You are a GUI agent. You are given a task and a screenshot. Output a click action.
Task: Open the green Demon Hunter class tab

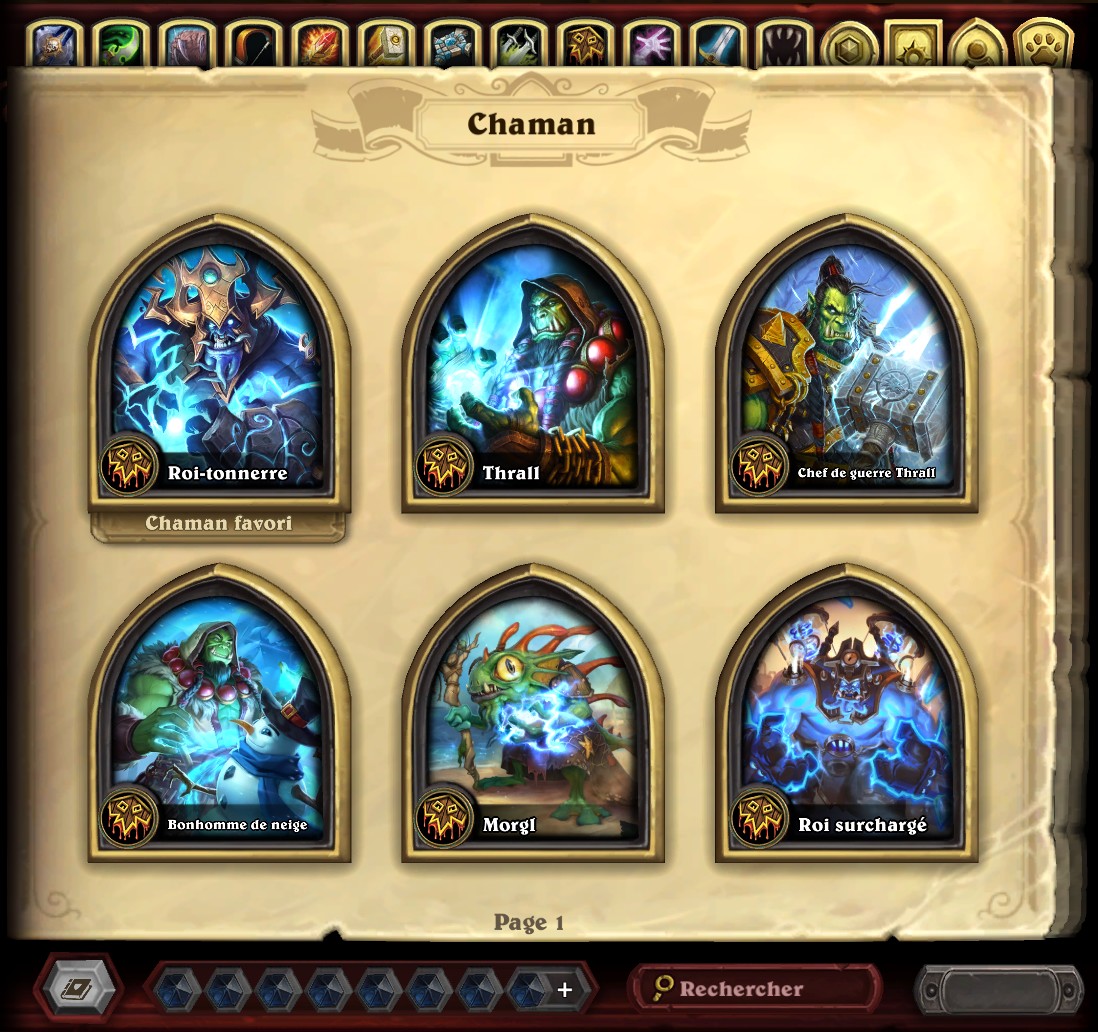pos(122,45)
